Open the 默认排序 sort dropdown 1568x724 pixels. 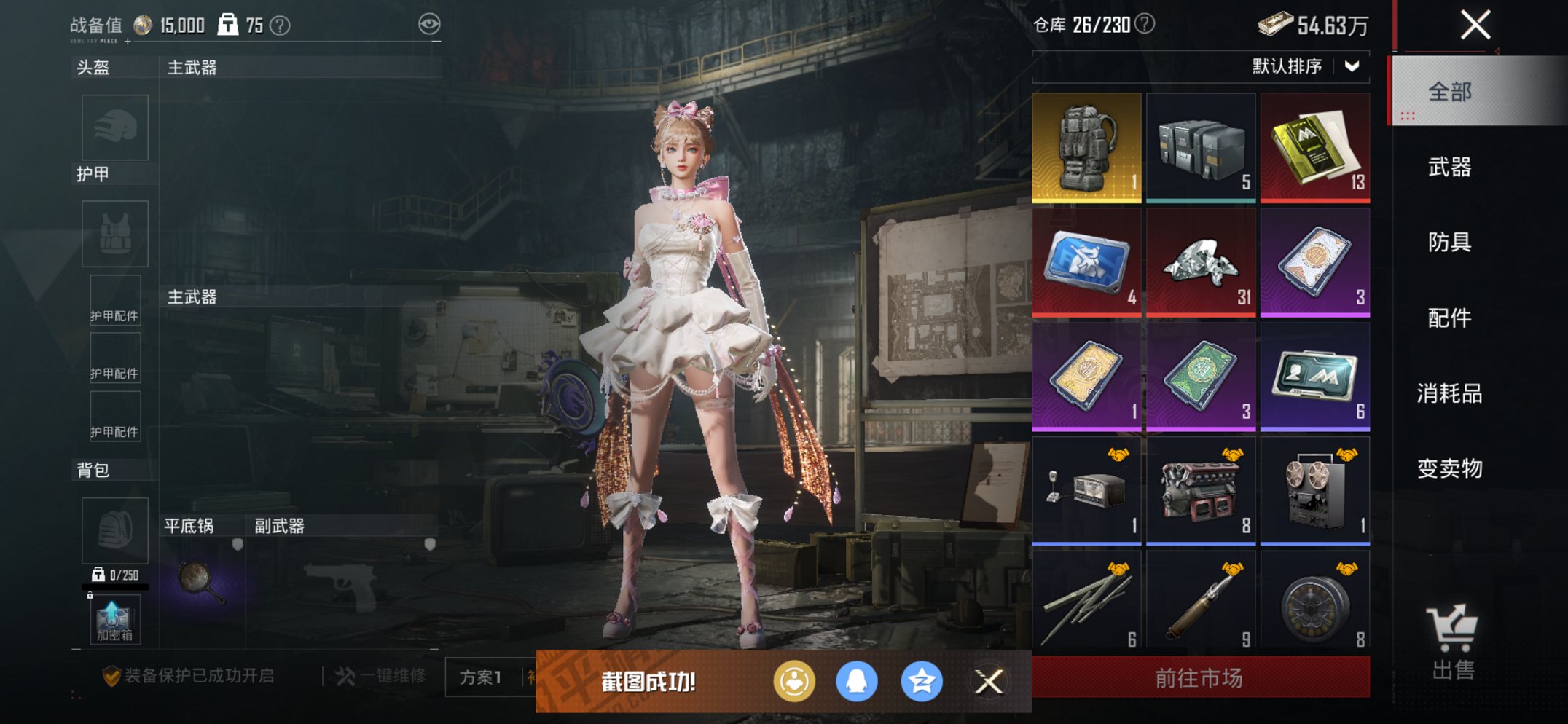tap(1305, 66)
